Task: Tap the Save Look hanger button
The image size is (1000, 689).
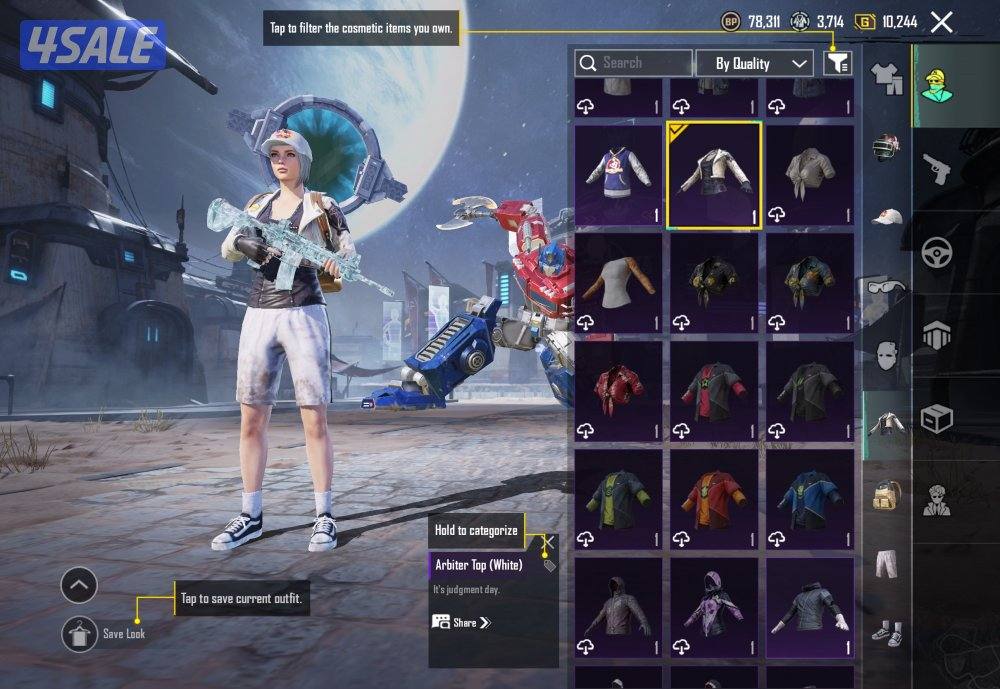Action: pyautogui.click(x=79, y=634)
